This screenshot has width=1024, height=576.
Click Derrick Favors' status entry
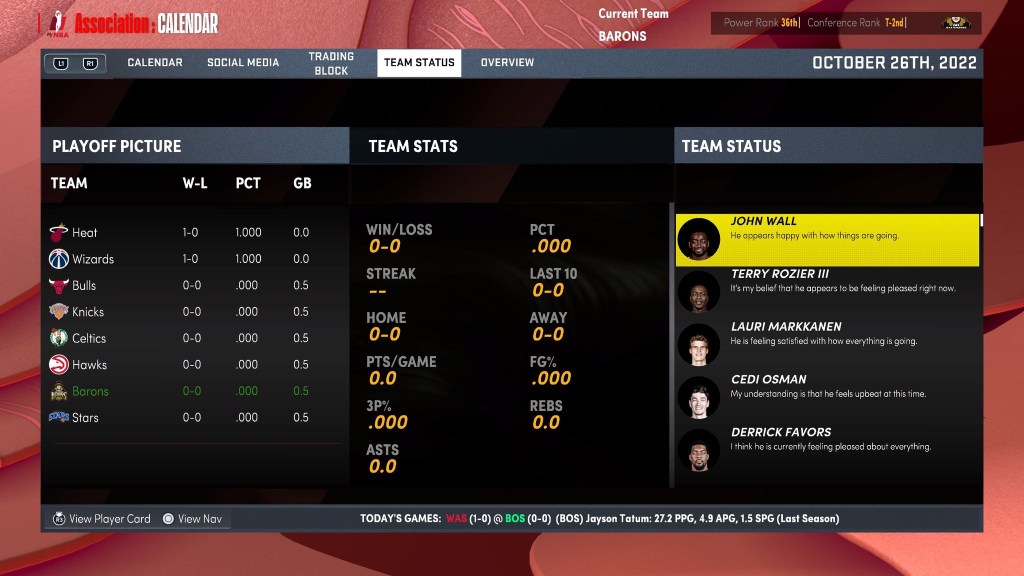coord(827,450)
